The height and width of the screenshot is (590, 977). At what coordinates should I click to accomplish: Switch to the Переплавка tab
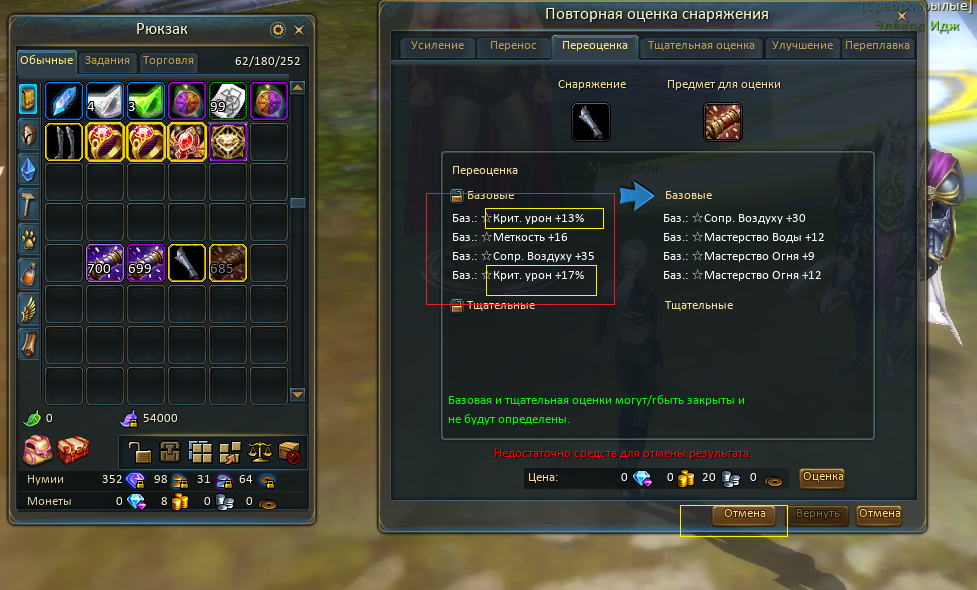tap(877, 46)
